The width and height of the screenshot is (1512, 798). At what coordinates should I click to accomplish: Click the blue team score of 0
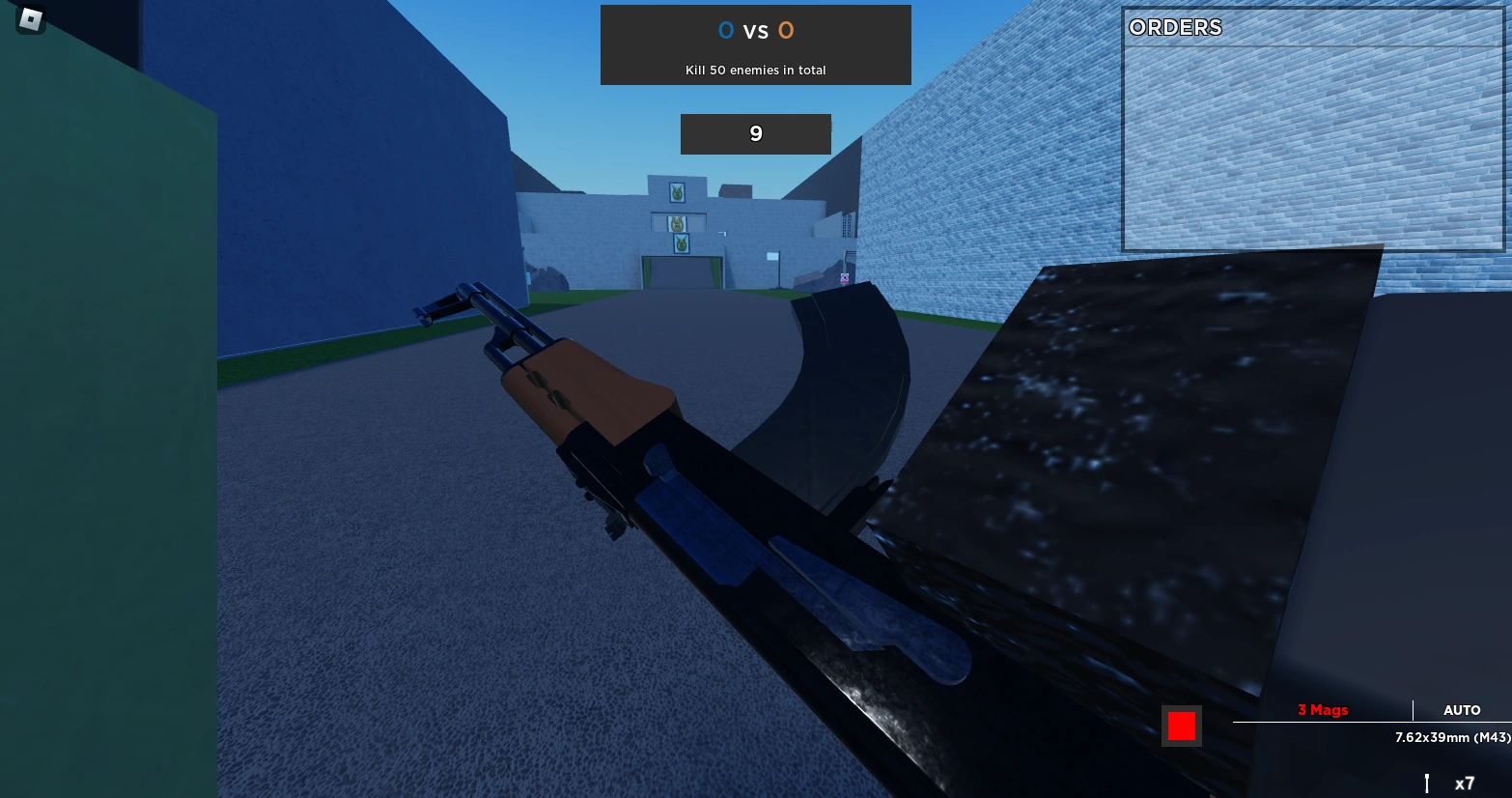pos(726,30)
